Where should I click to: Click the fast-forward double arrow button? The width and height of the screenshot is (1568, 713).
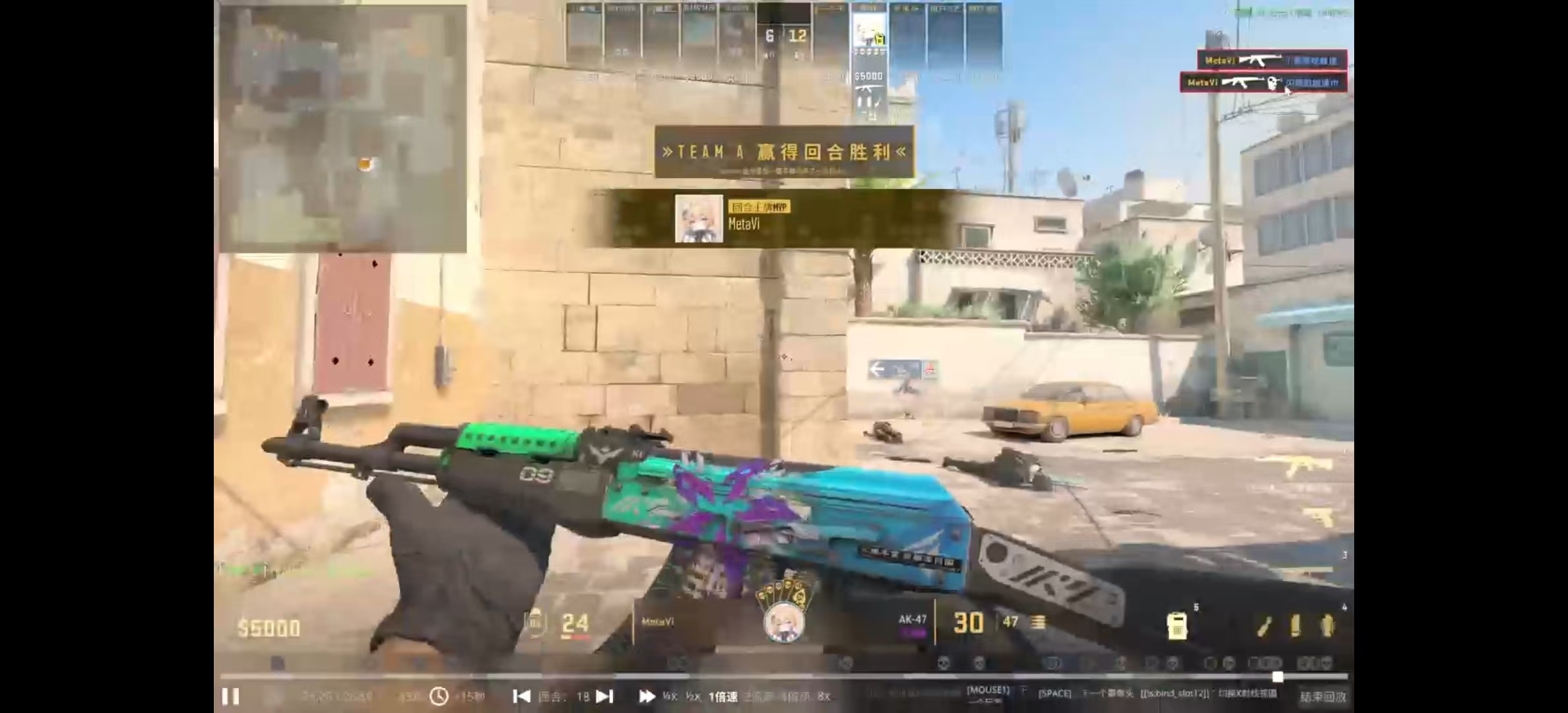tap(647, 696)
